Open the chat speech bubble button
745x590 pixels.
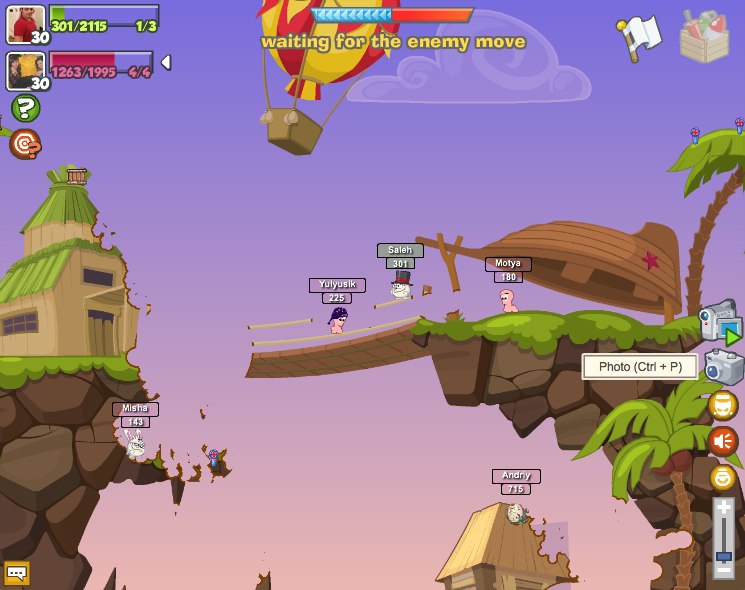[x=17, y=573]
